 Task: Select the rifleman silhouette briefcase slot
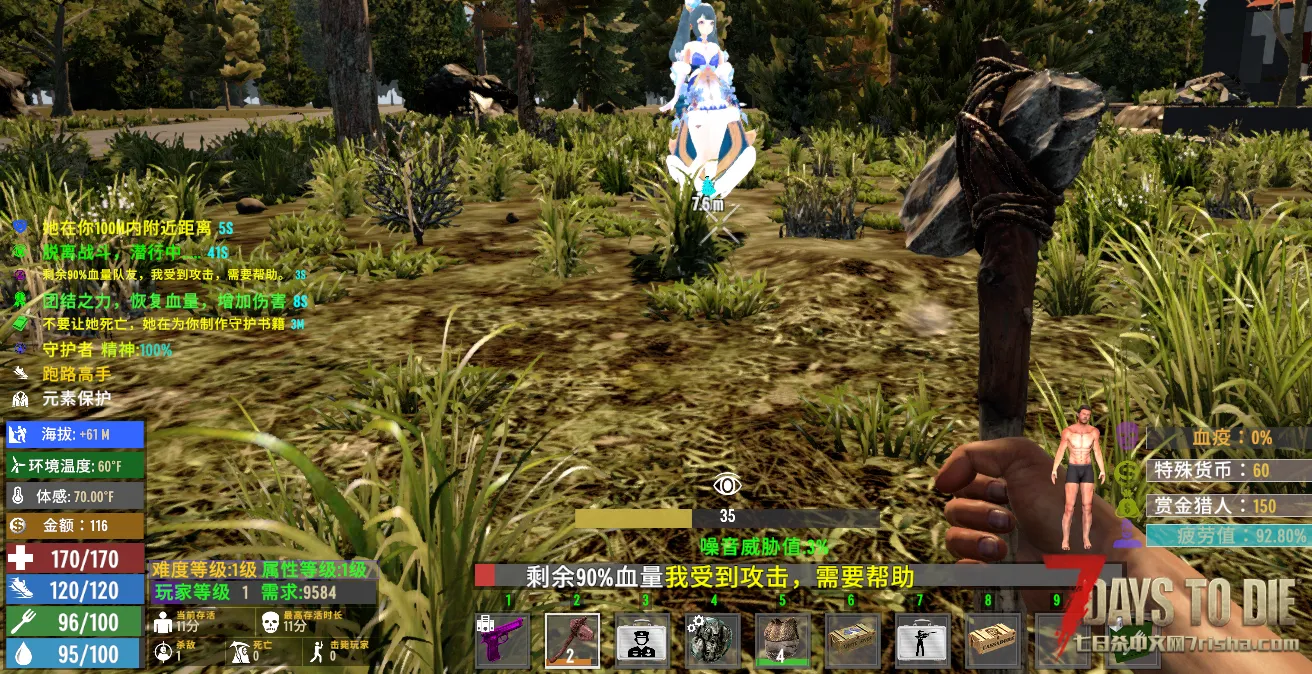(x=922, y=641)
